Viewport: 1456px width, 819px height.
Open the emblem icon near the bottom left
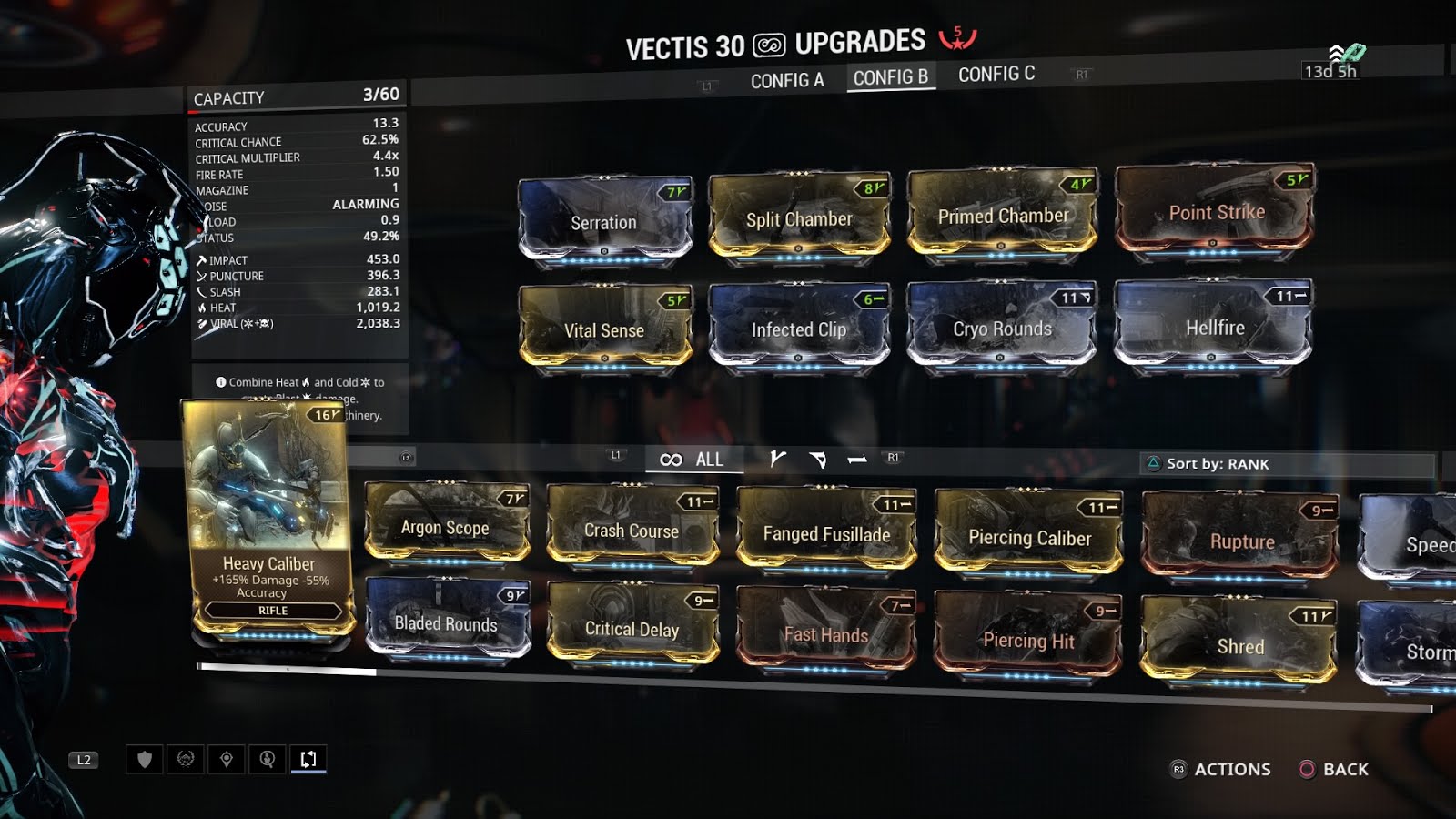point(186,760)
